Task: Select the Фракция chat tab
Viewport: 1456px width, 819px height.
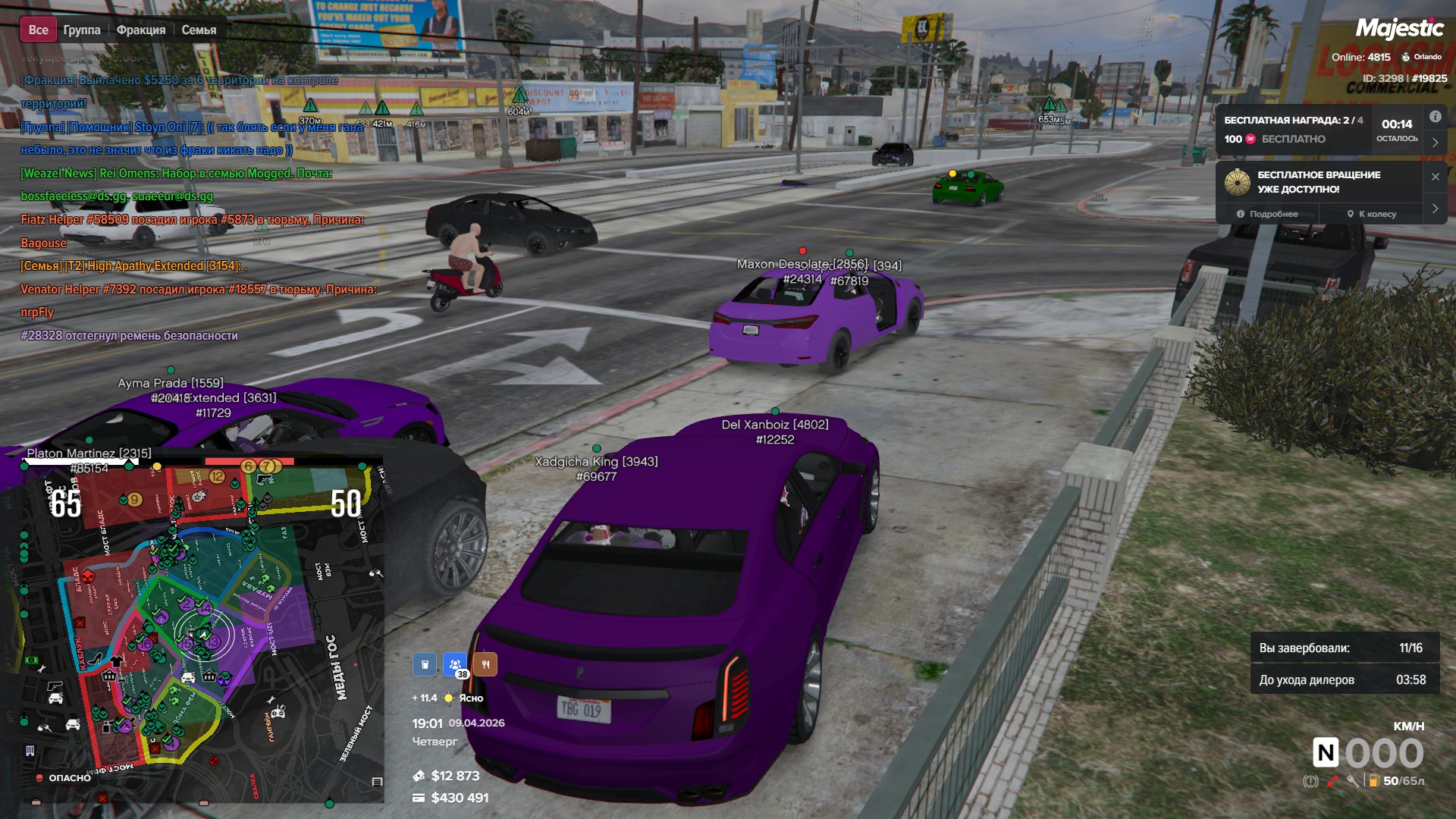Action: point(141,30)
